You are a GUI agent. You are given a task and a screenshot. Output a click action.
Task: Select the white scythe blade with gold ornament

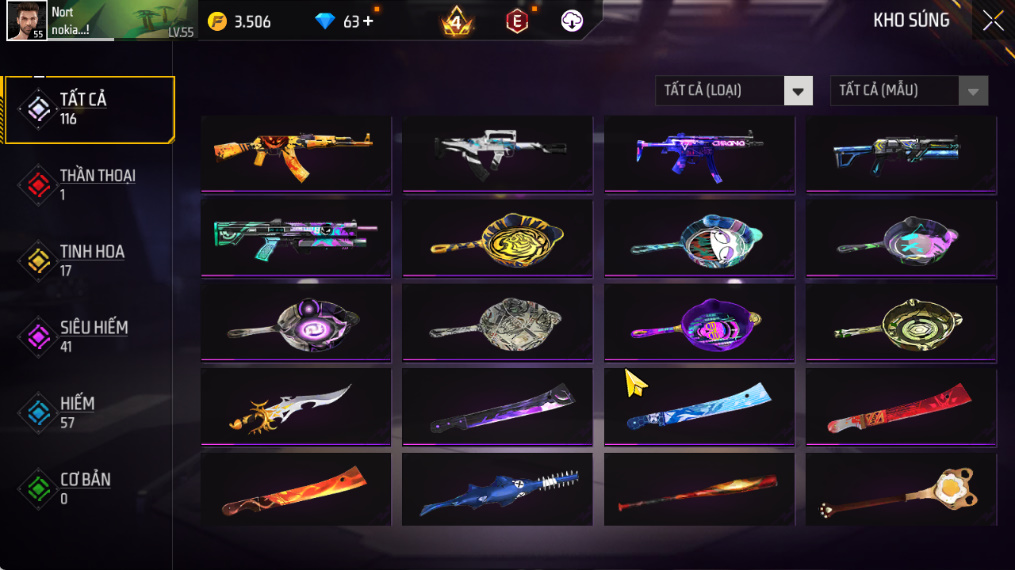[x=295, y=405]
